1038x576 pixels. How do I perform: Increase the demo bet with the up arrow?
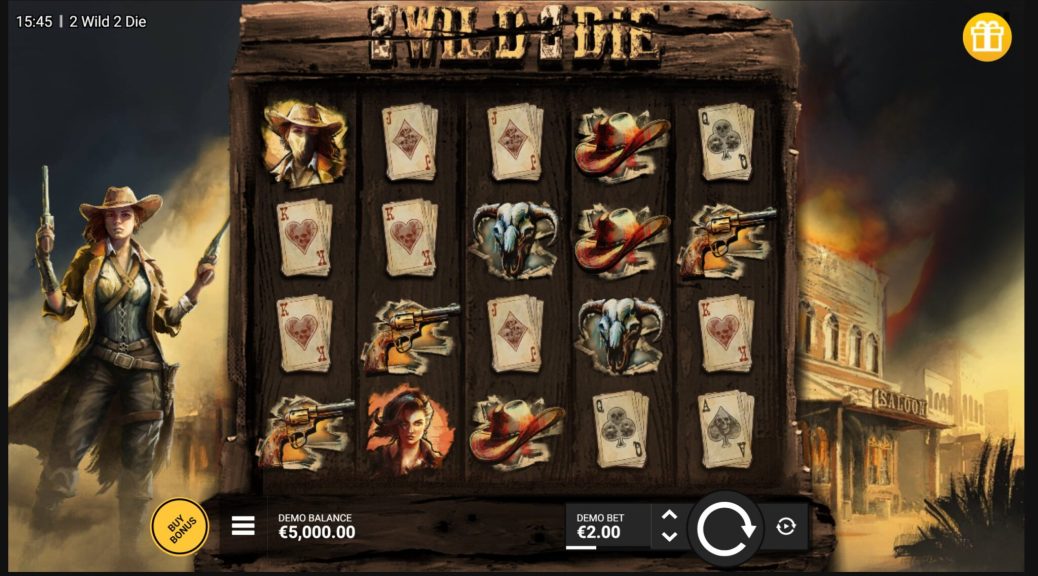[x=670, y=516]
